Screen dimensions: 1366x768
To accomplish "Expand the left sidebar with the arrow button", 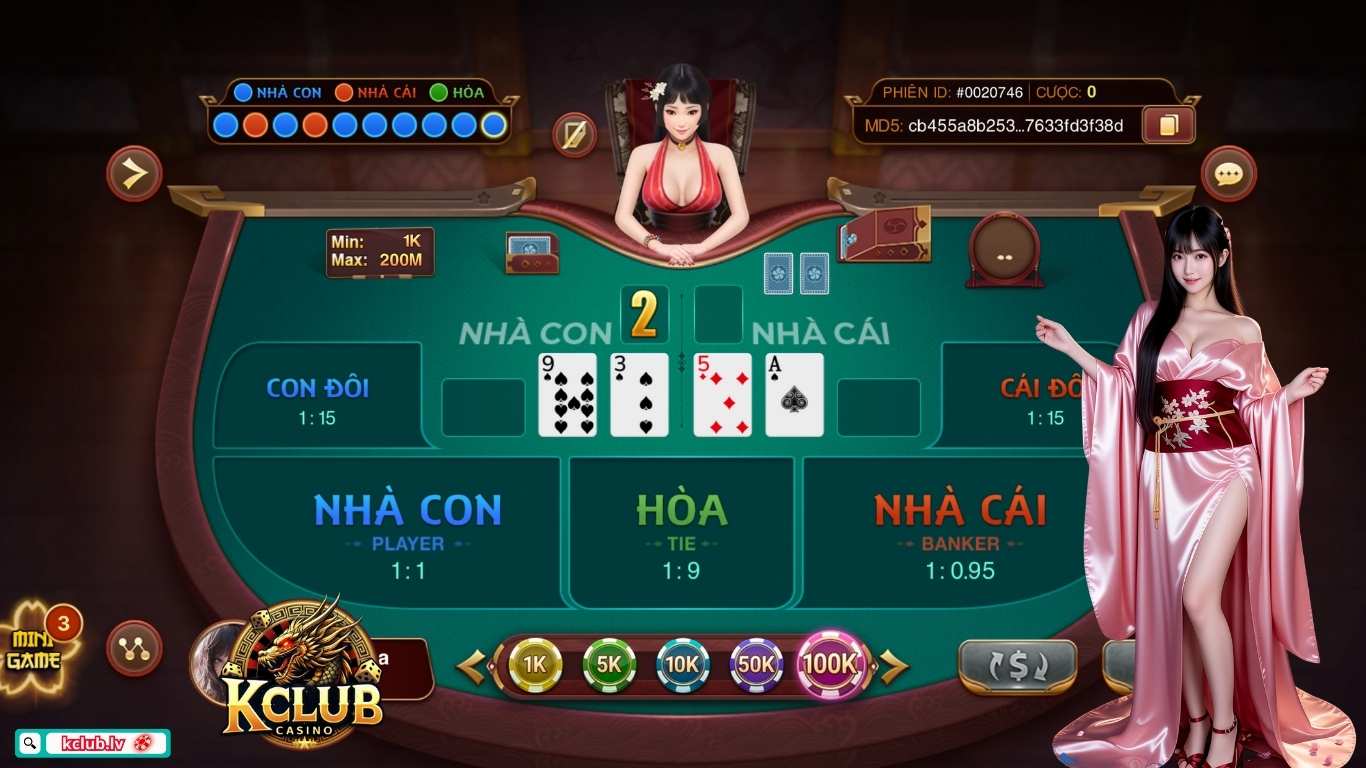I will [x=133, y=173].
